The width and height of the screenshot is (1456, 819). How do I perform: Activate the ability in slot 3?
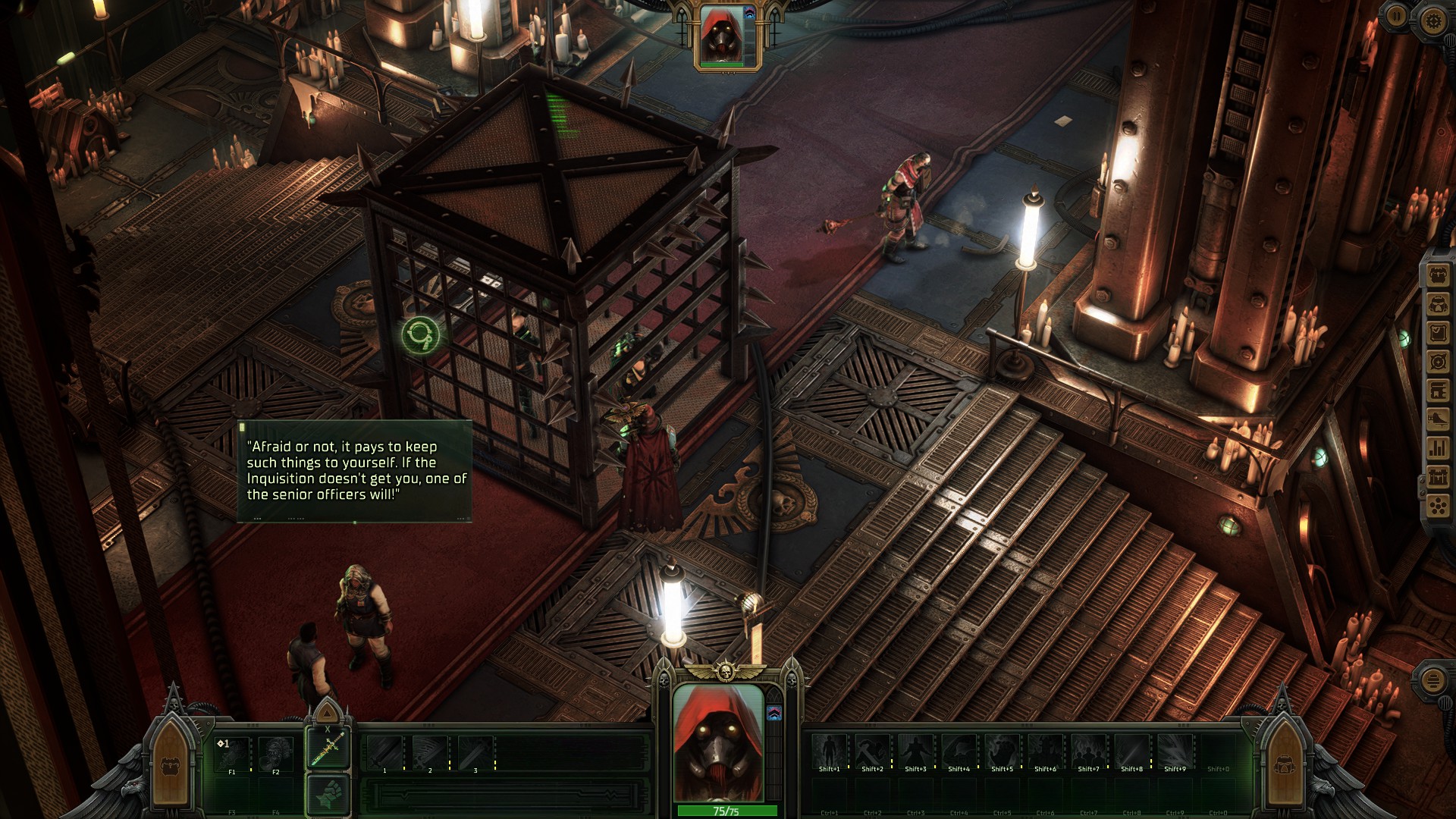(475, 753)
